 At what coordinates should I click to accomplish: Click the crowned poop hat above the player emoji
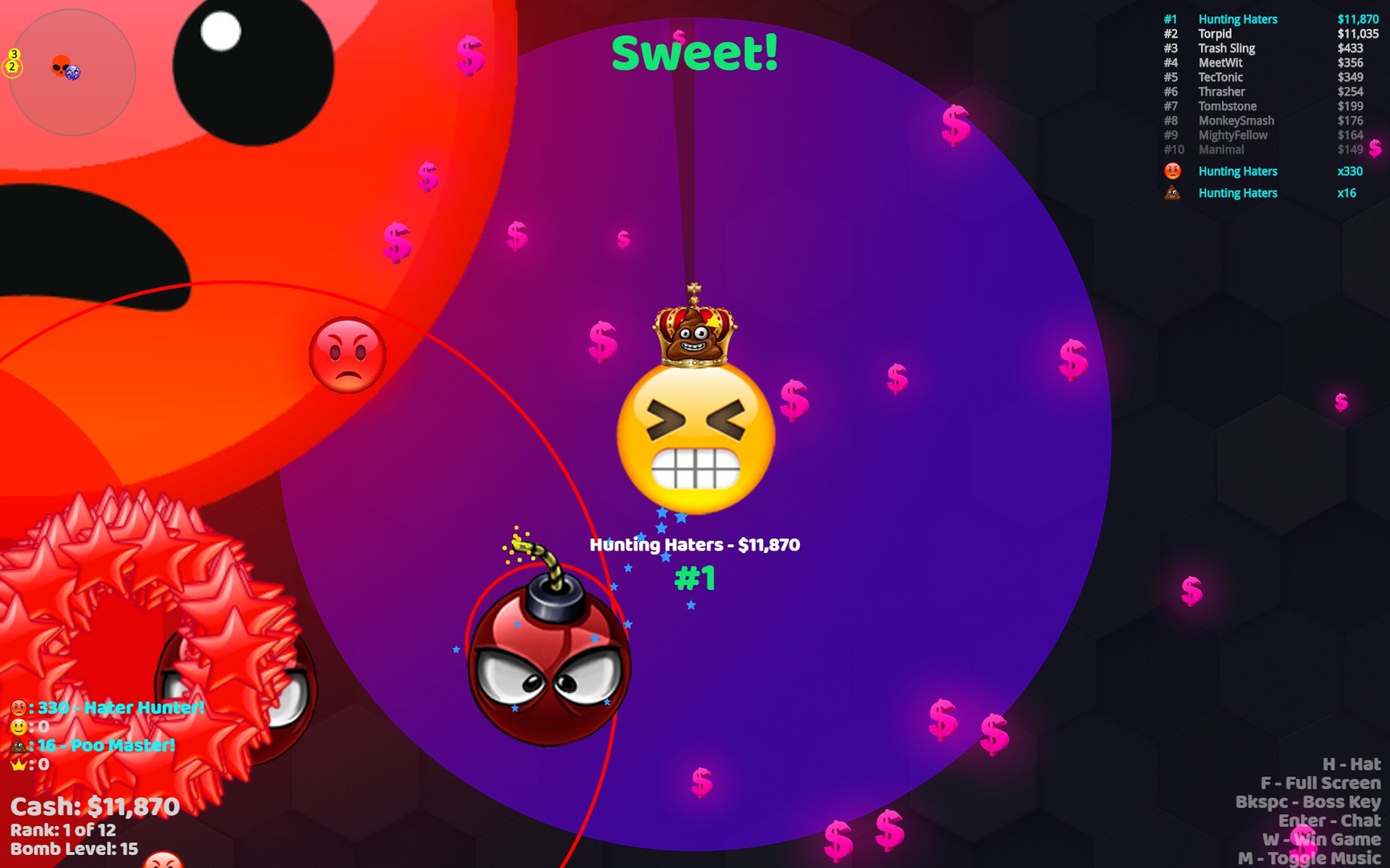(693, 333)
